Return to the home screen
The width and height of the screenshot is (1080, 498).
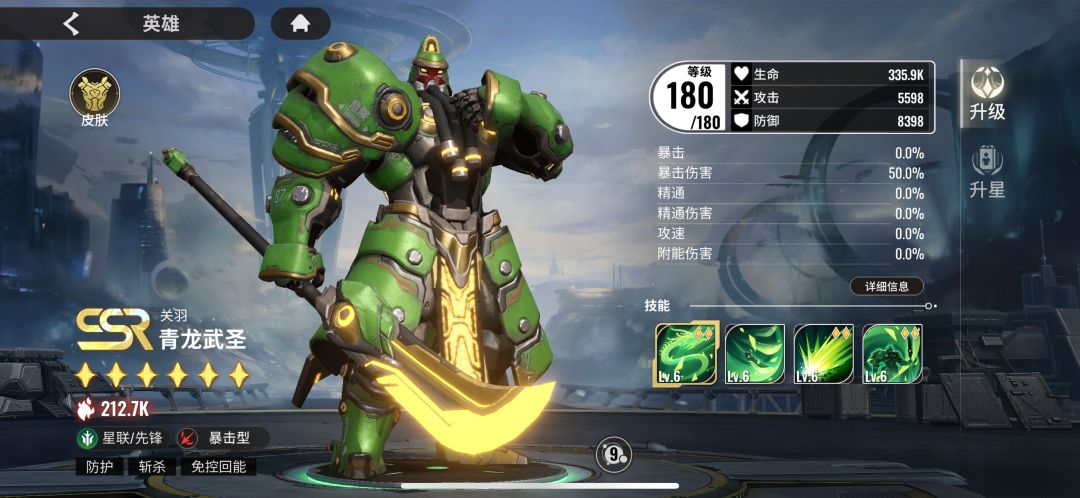click(x=300, y=23)
